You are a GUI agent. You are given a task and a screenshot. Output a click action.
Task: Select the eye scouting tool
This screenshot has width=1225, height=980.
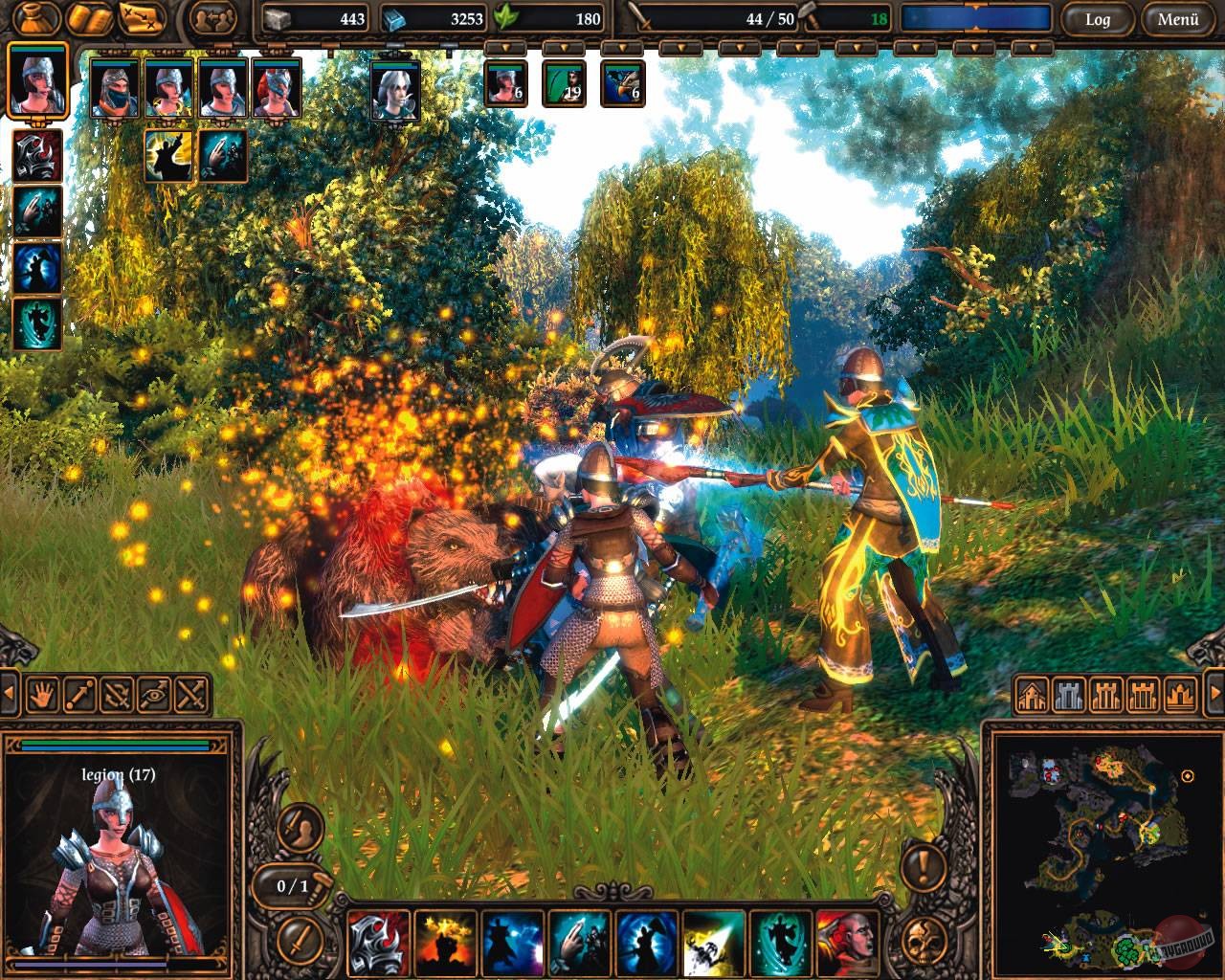coord(152,693)
